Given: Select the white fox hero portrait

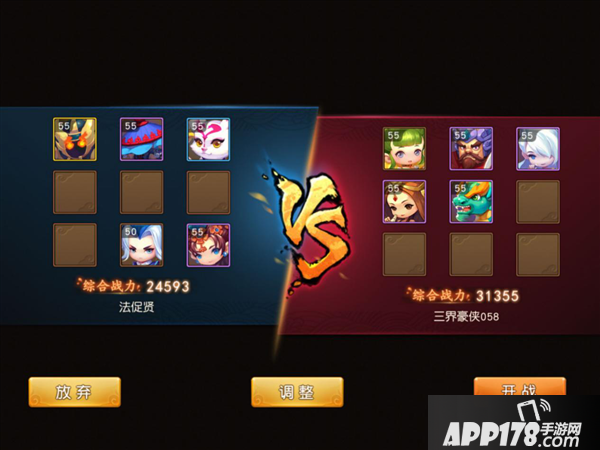Looking at the screenshot, I should (x=208, y=139).
